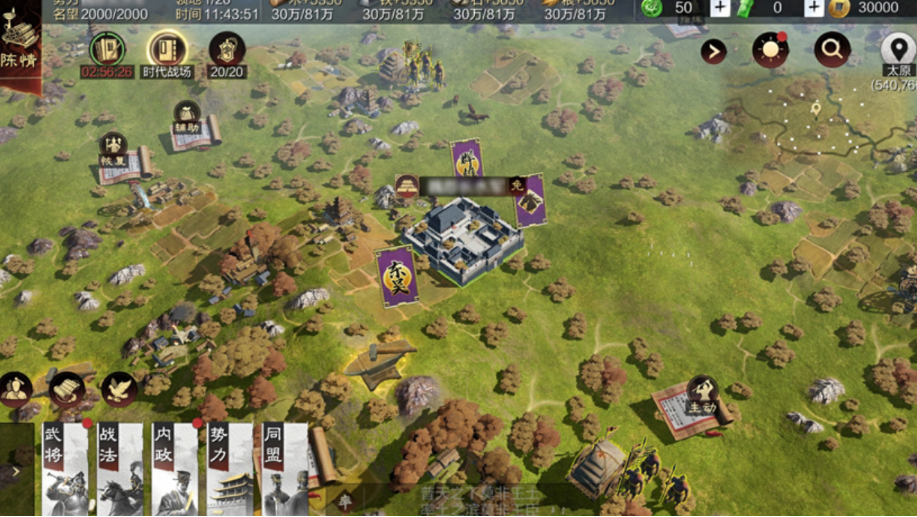Open the magnifying glass search

[832, 49]
